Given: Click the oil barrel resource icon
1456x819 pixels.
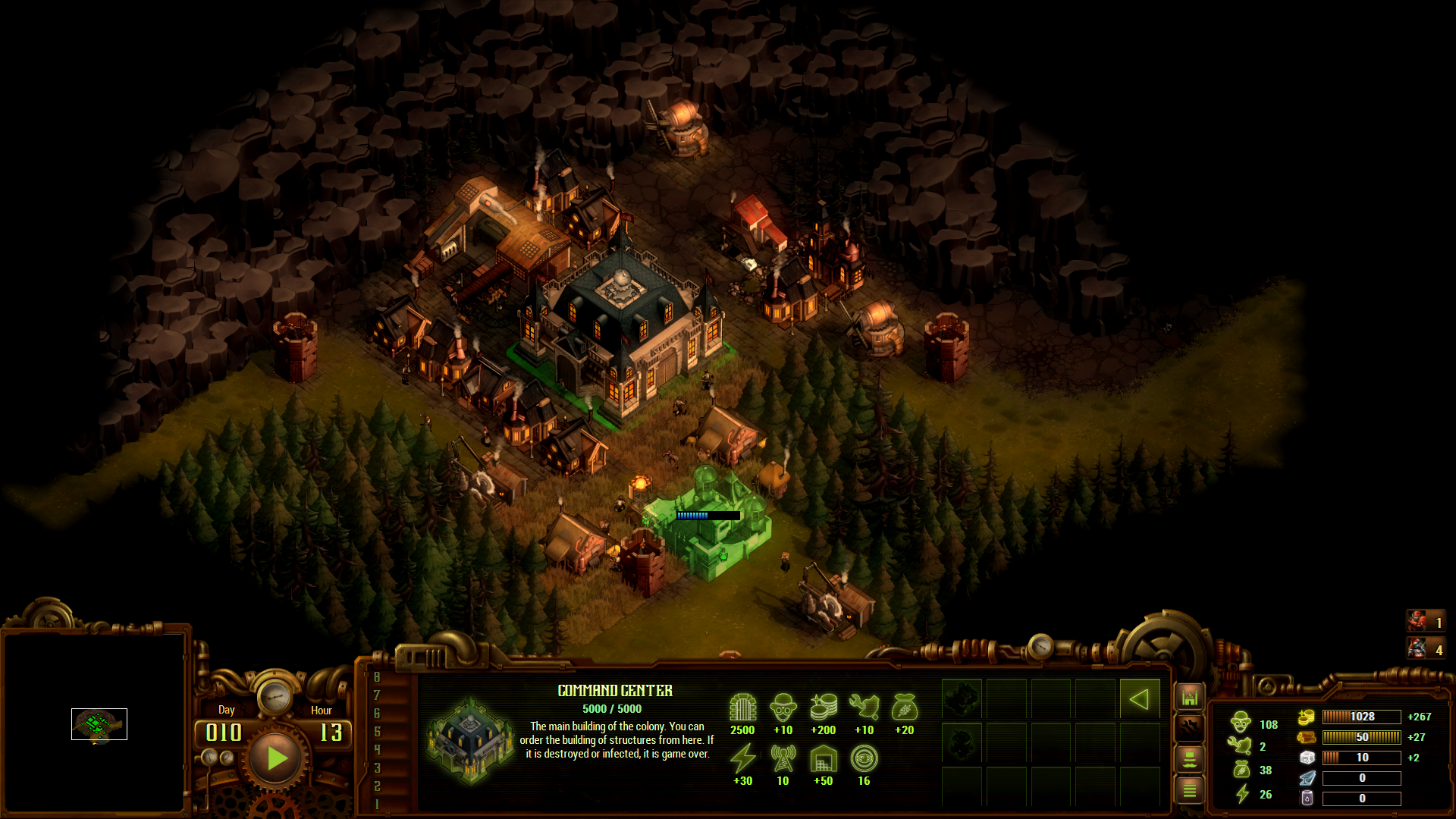Looking at the screenshot, I should tap(1307, 798).
